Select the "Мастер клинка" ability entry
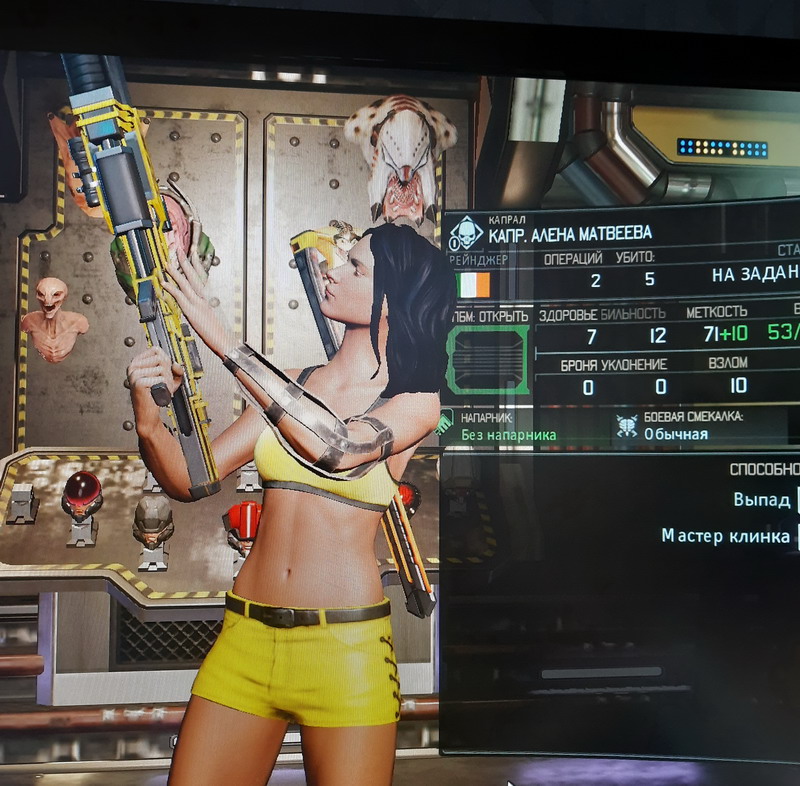 pyautogui.click(x=725, y=536)
